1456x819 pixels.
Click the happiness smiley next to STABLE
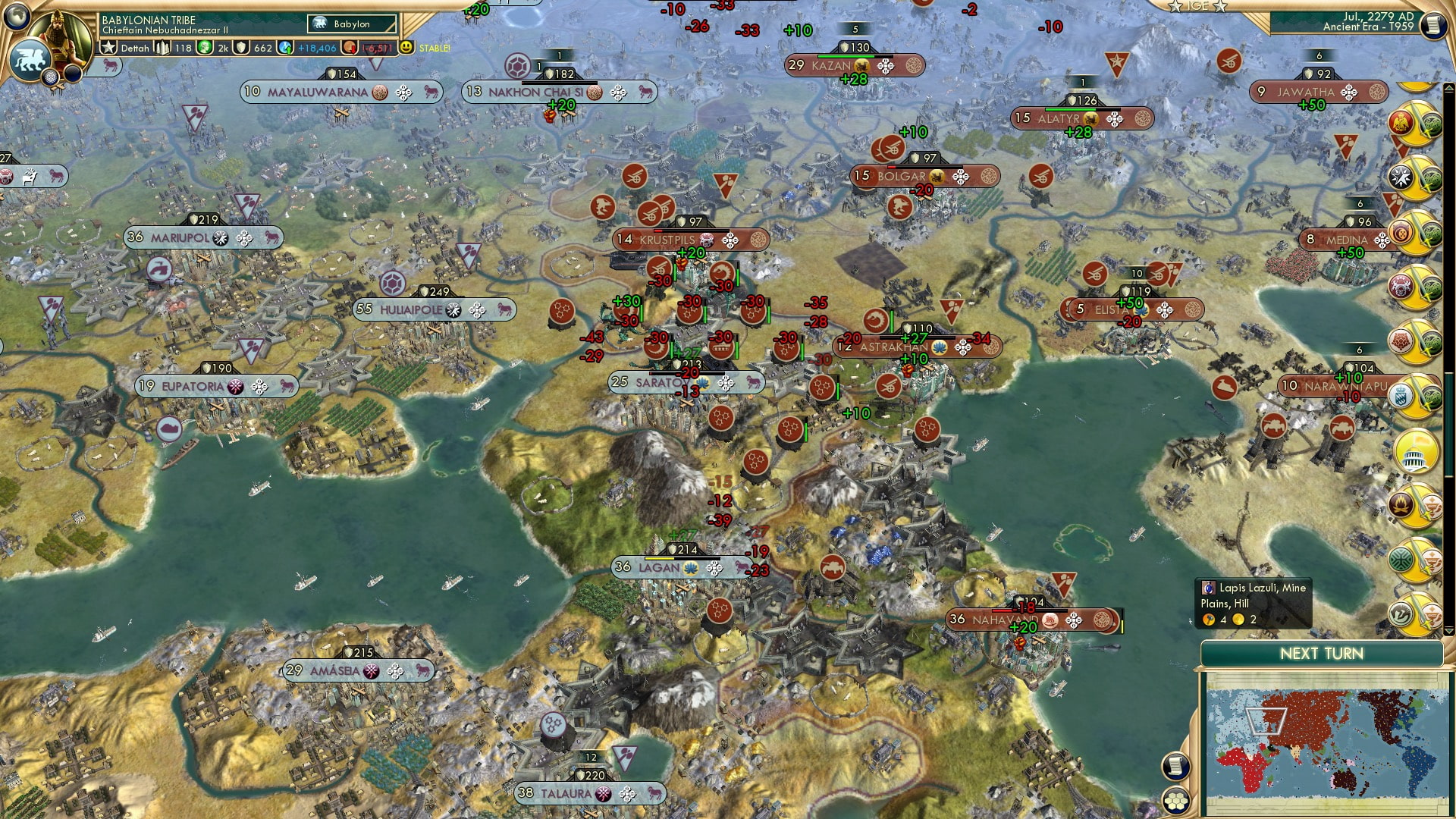(407, 48)
